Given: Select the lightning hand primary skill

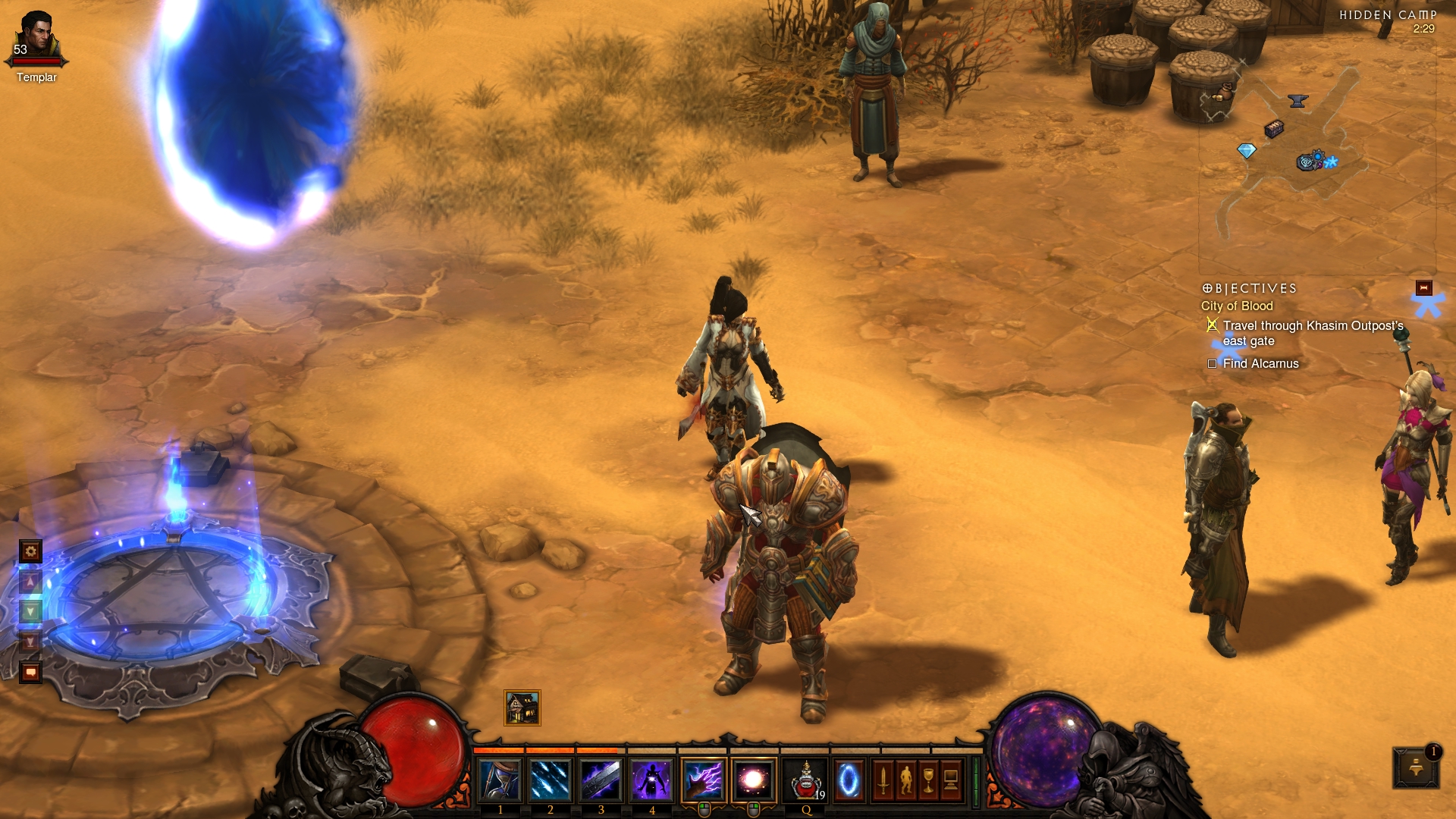Looking at the screenshot, I should point(703,780).
